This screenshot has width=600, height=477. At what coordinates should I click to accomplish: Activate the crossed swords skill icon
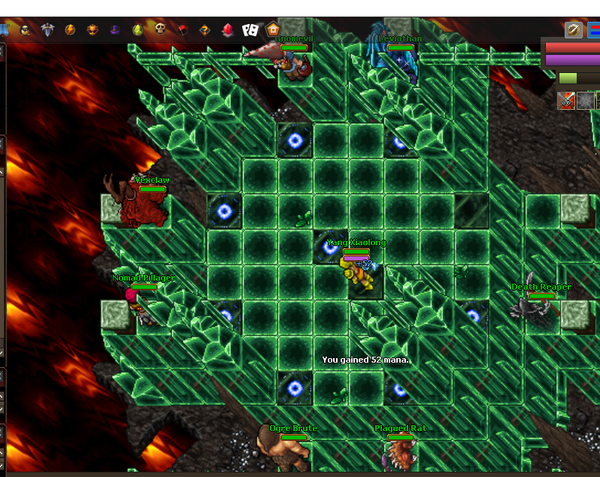(566, 100)
